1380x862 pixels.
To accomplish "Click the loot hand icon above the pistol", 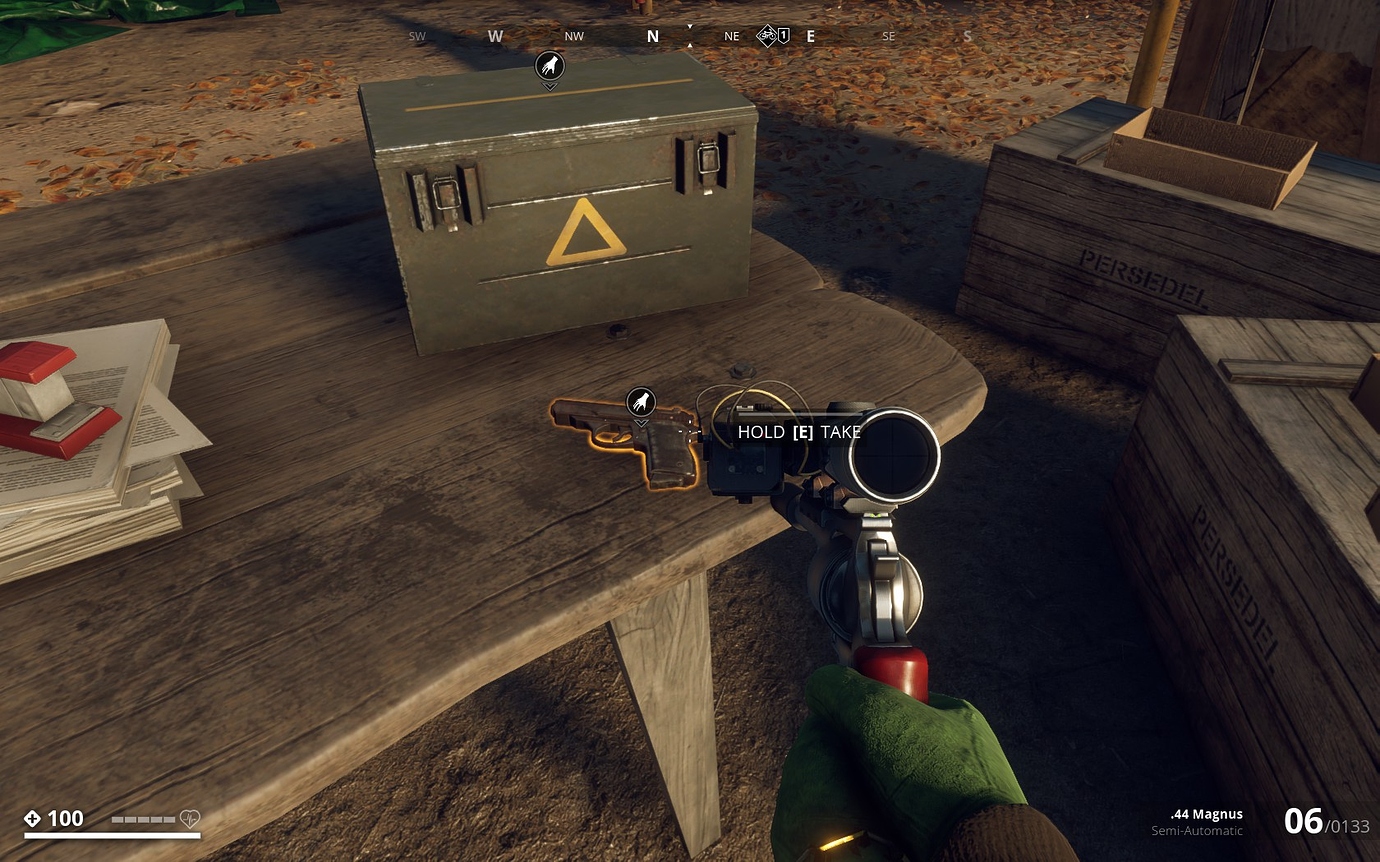I will tap(641, 402).
